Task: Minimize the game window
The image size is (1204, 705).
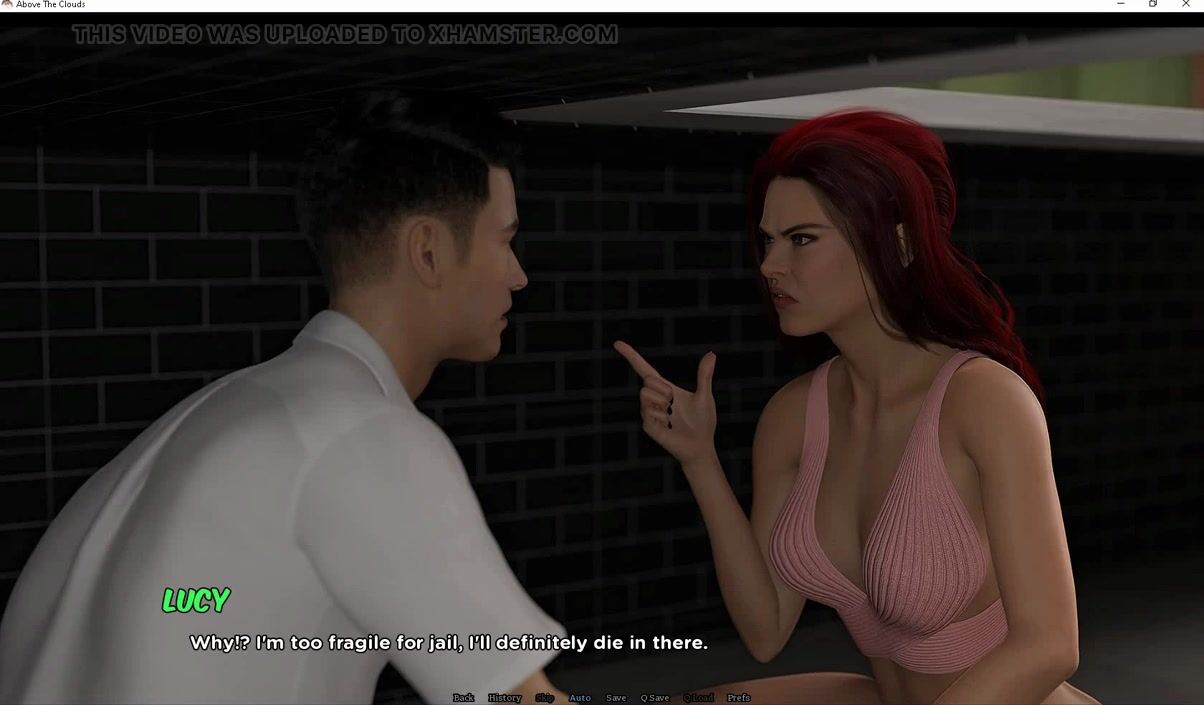Action: [1120, 5]
